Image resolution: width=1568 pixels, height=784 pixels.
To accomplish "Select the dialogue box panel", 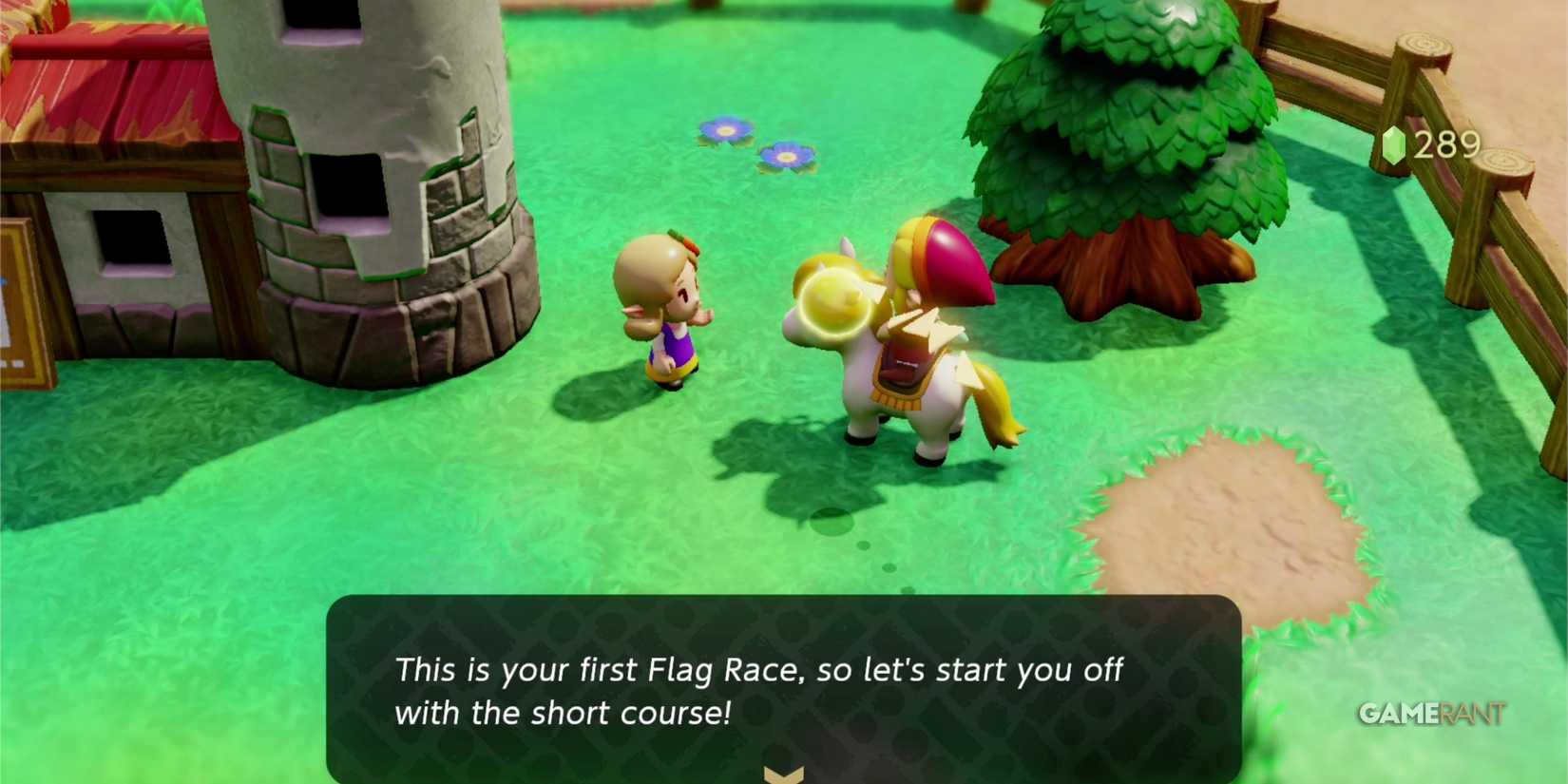I will click(783, 689).
